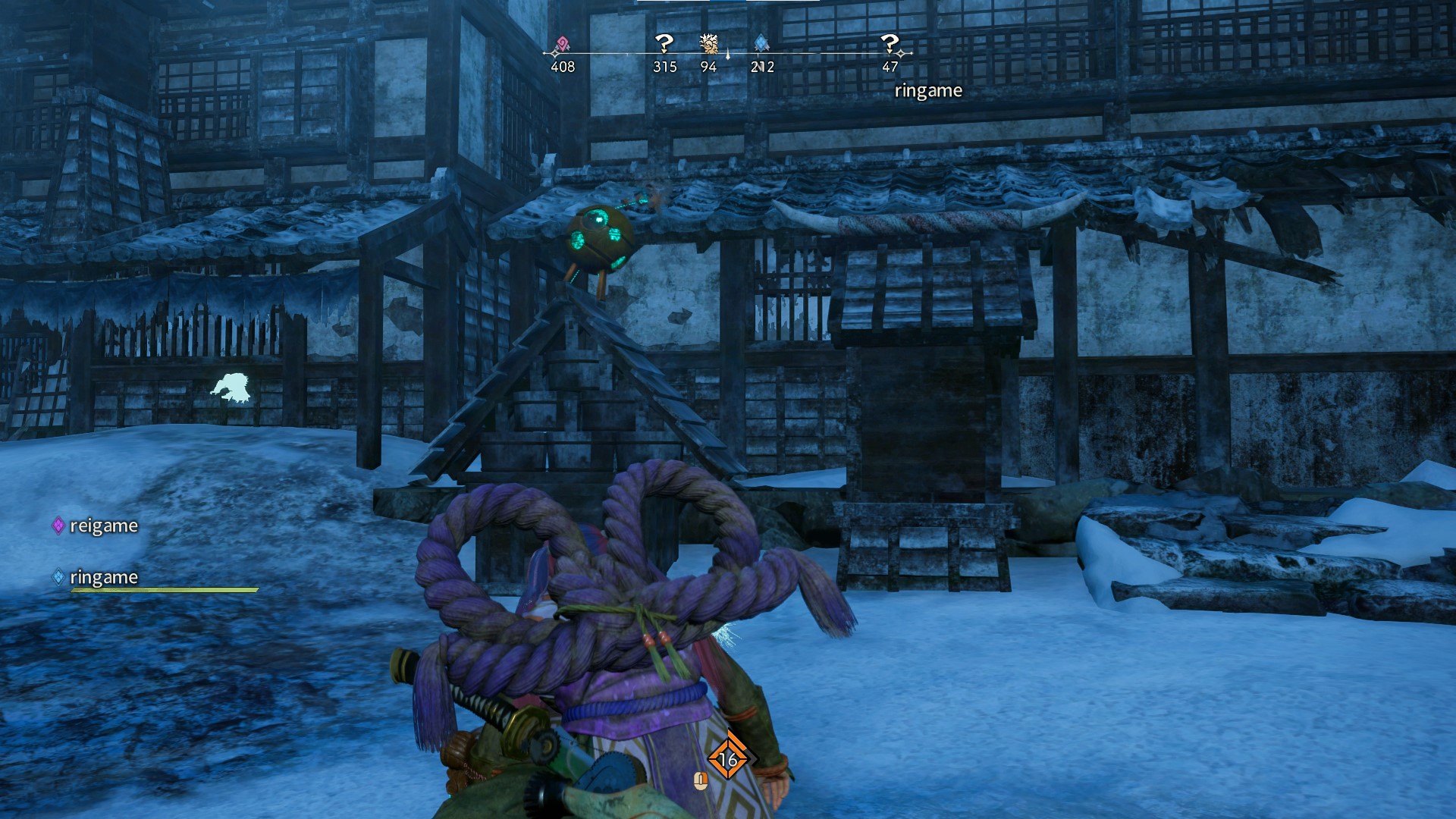Select party member ringame in the list

pyautogui.click(x=103, y=577)
